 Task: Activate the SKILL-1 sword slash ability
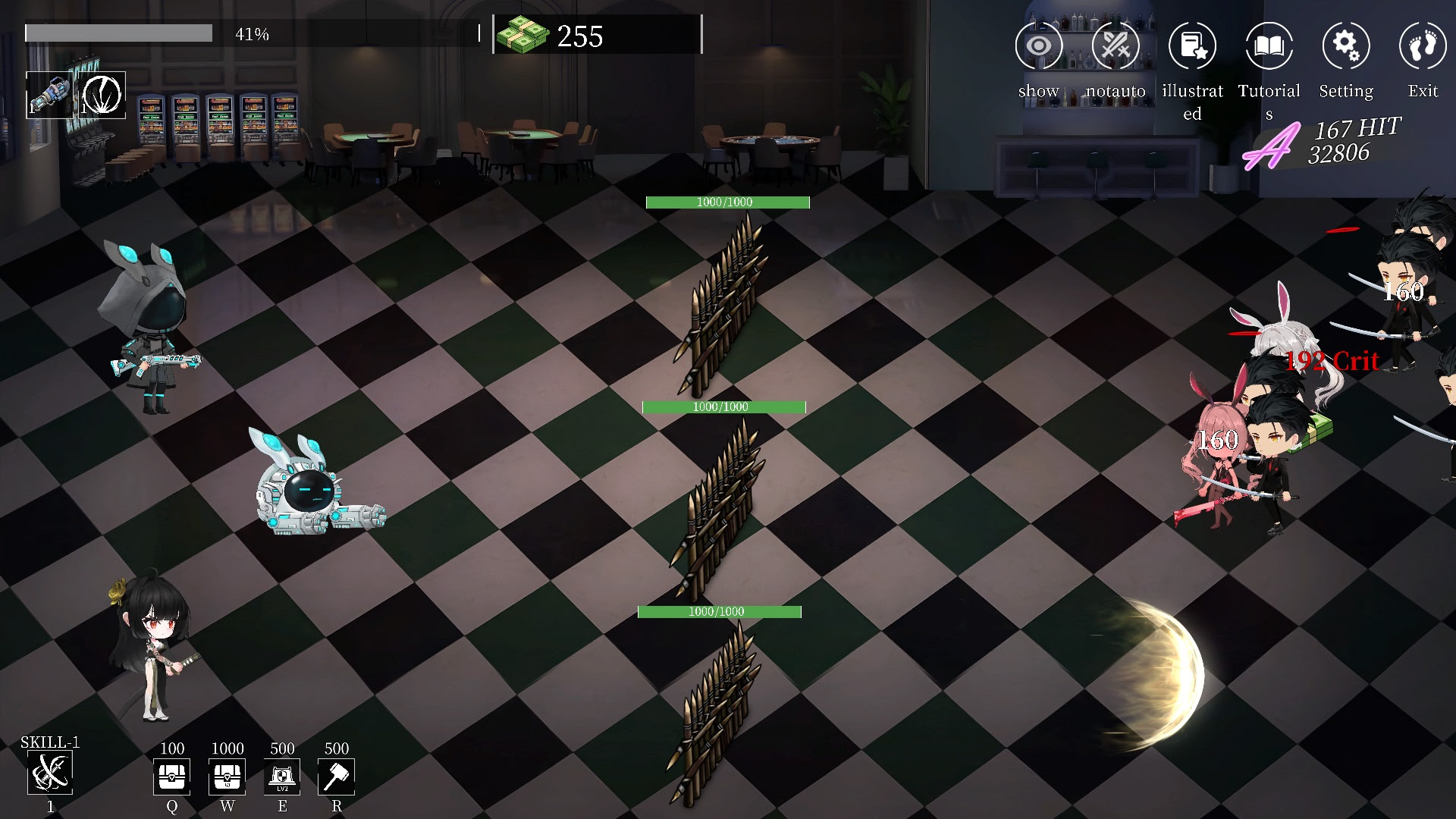pos(50,773)
